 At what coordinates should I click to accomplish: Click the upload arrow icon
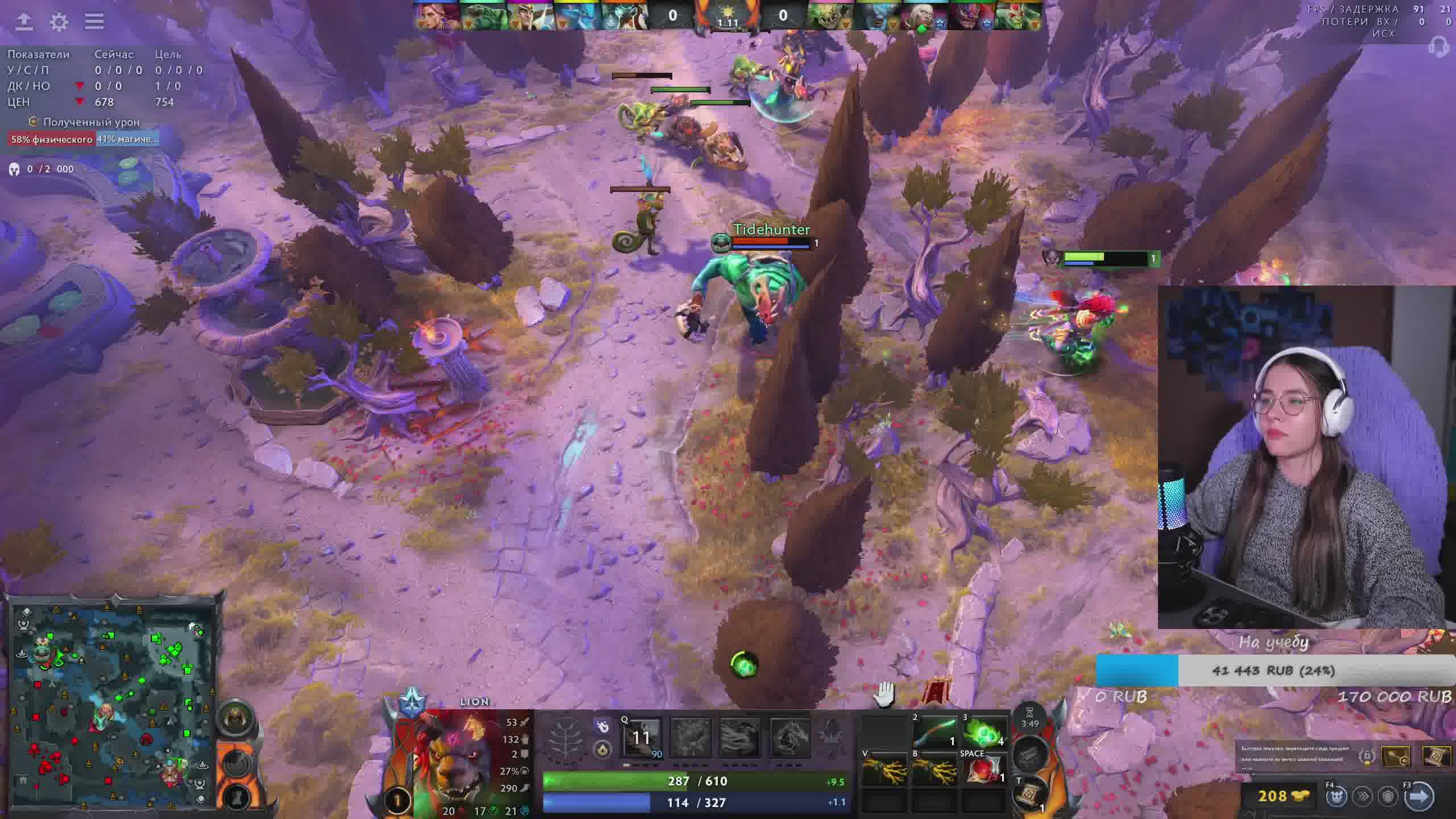[x=24, y=22]
